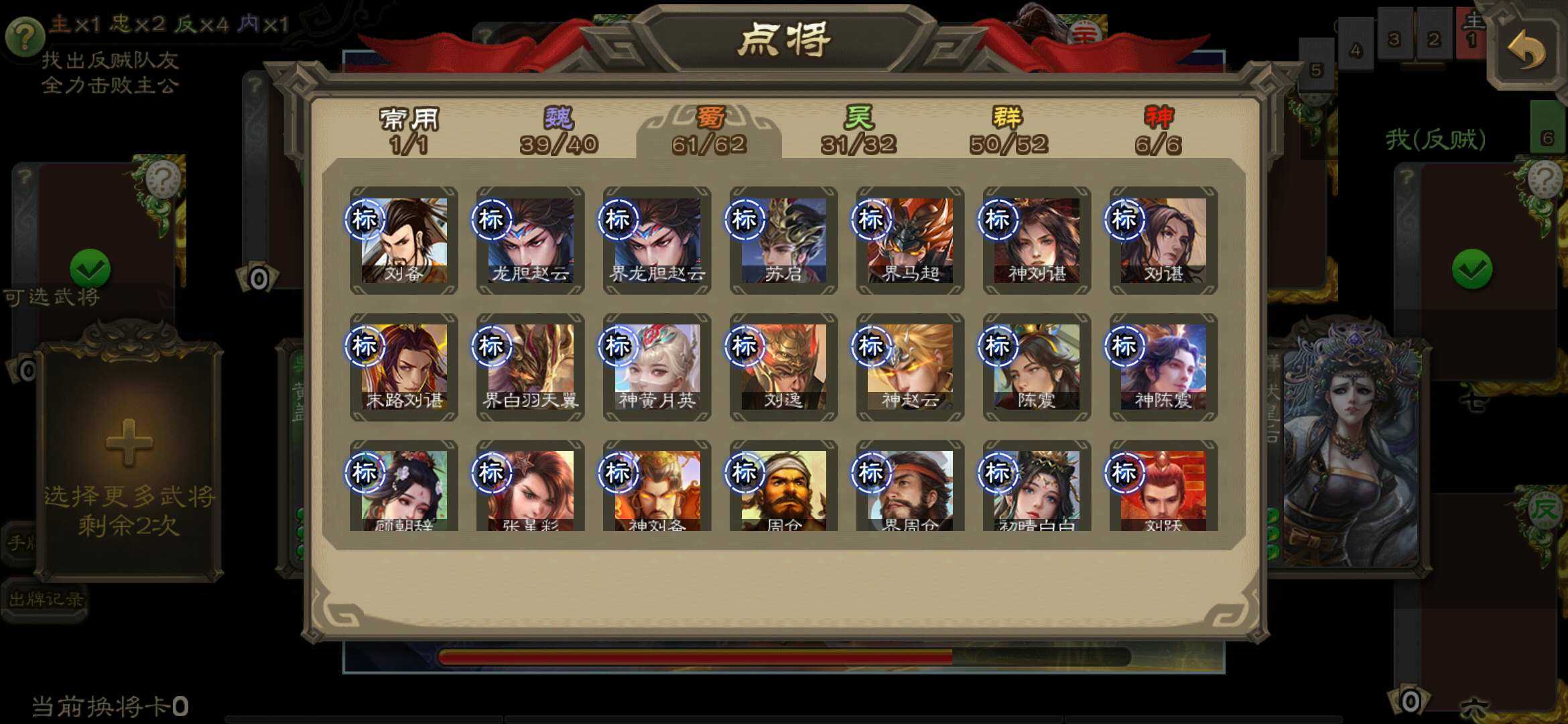This screenshot has height=724, width=1568.
Task: Tap the 选择更多武将 button
Action: click(x=131, y=499)
